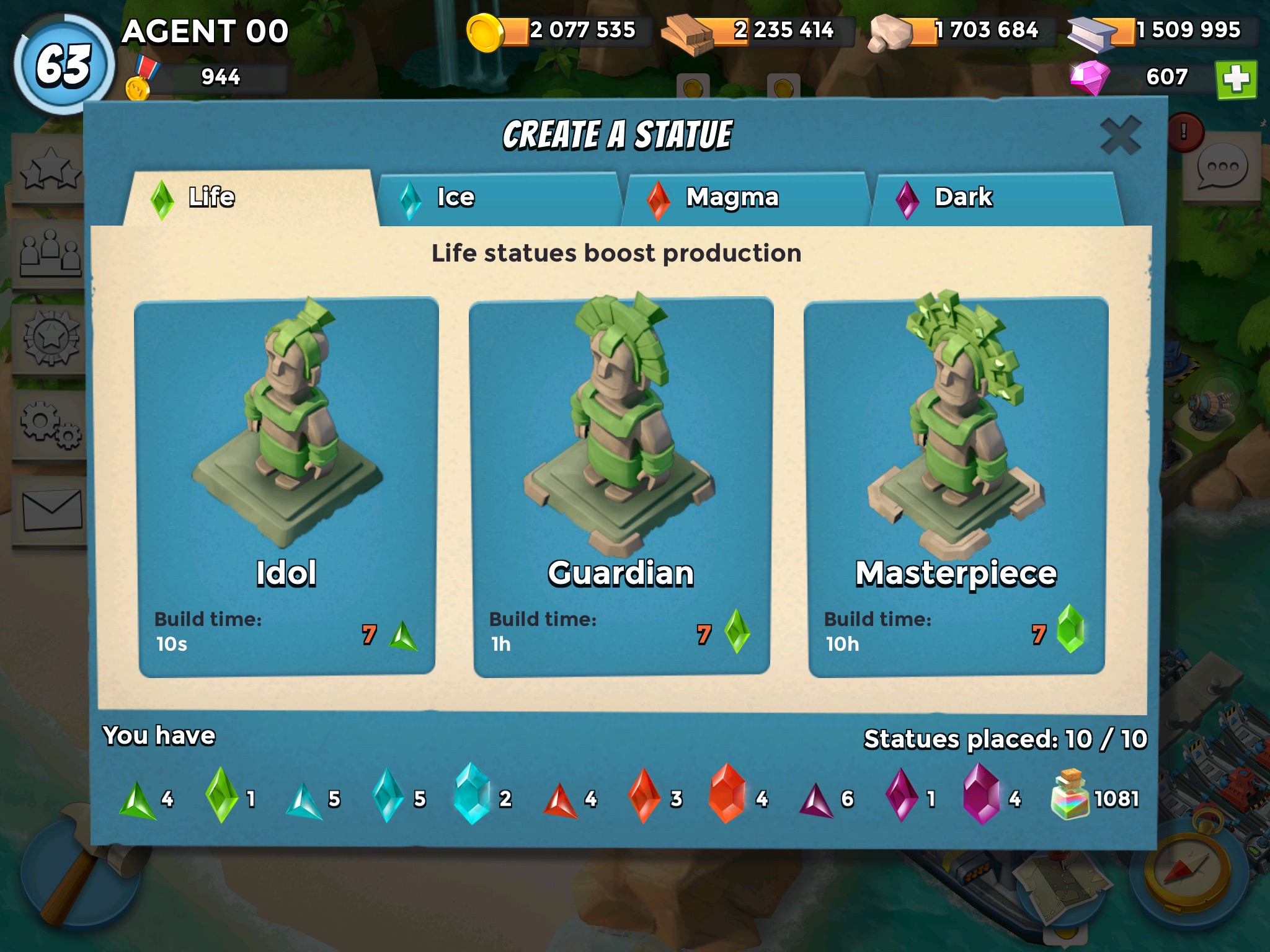Open the settings gears menu
Viewport: 1270px width, 952px height.
[50, 425]
